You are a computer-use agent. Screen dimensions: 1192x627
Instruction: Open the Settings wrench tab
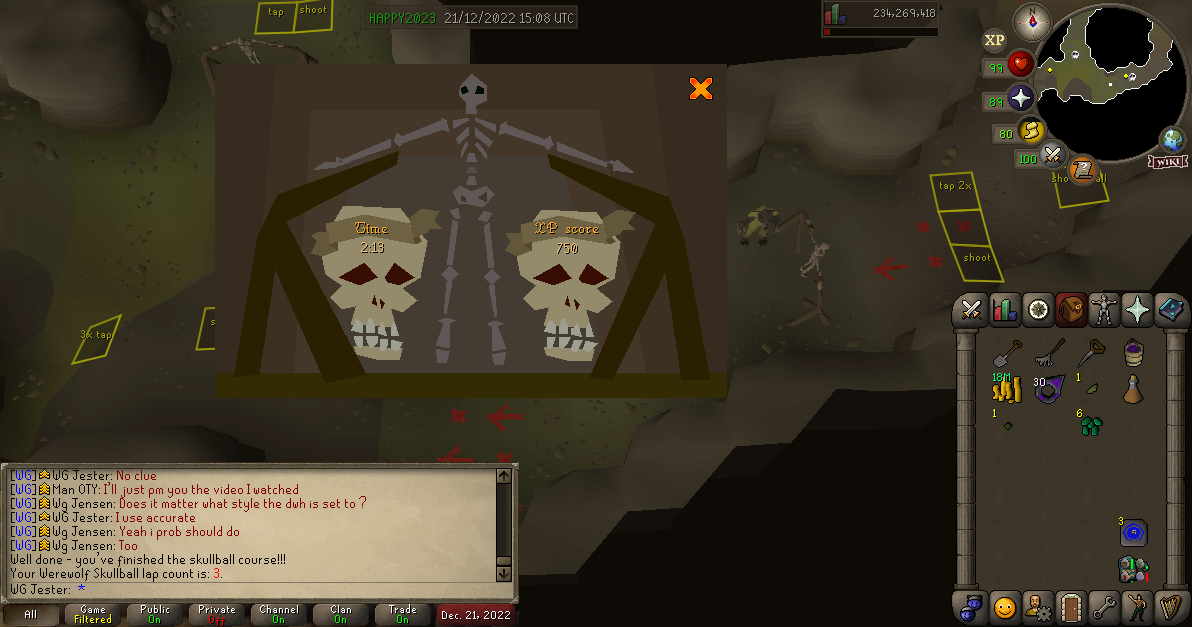tap(1104, 606)
